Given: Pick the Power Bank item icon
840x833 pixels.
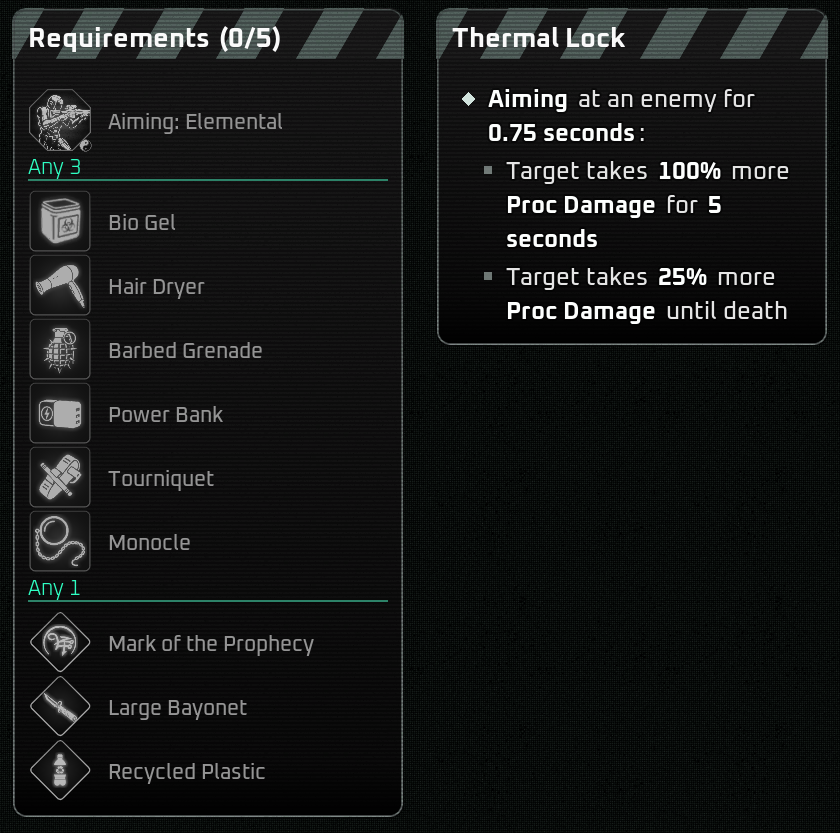Looking at the screenshot, I should [x=60, y=414].
